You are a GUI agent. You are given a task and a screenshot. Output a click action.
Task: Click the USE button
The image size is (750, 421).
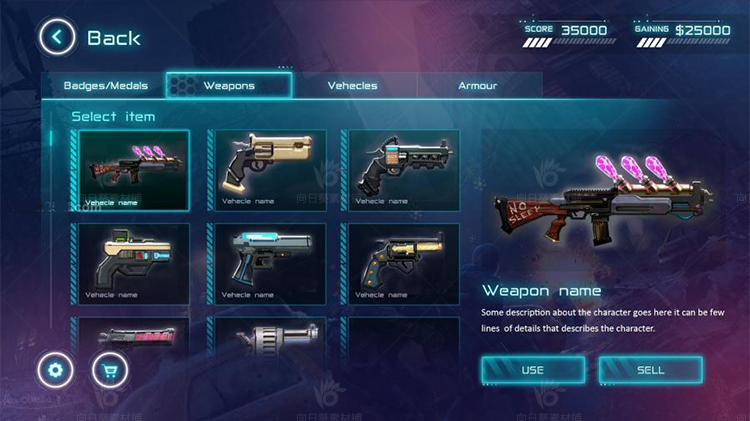pos(532,370)
